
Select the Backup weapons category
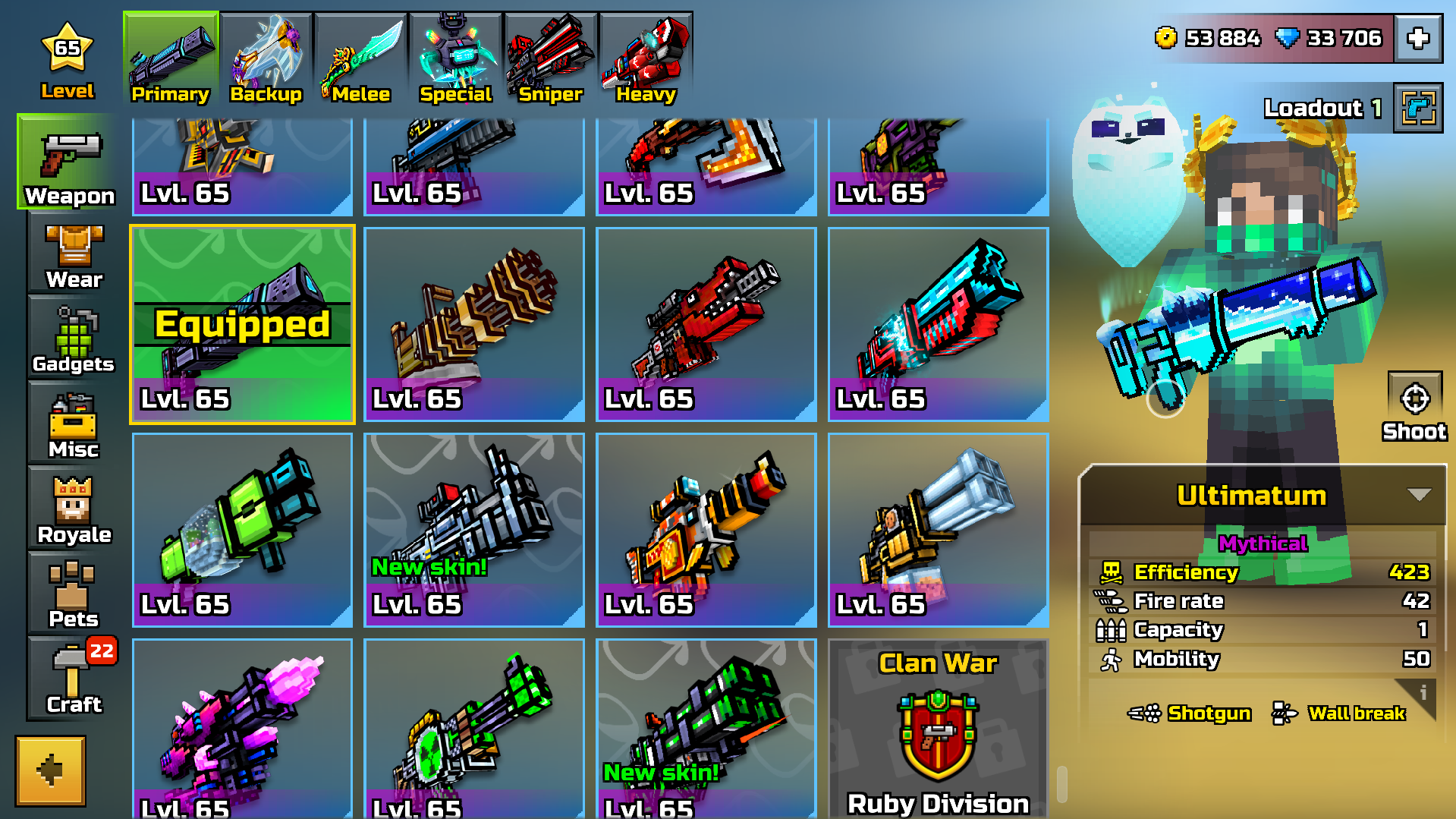[x=266, y=57]
